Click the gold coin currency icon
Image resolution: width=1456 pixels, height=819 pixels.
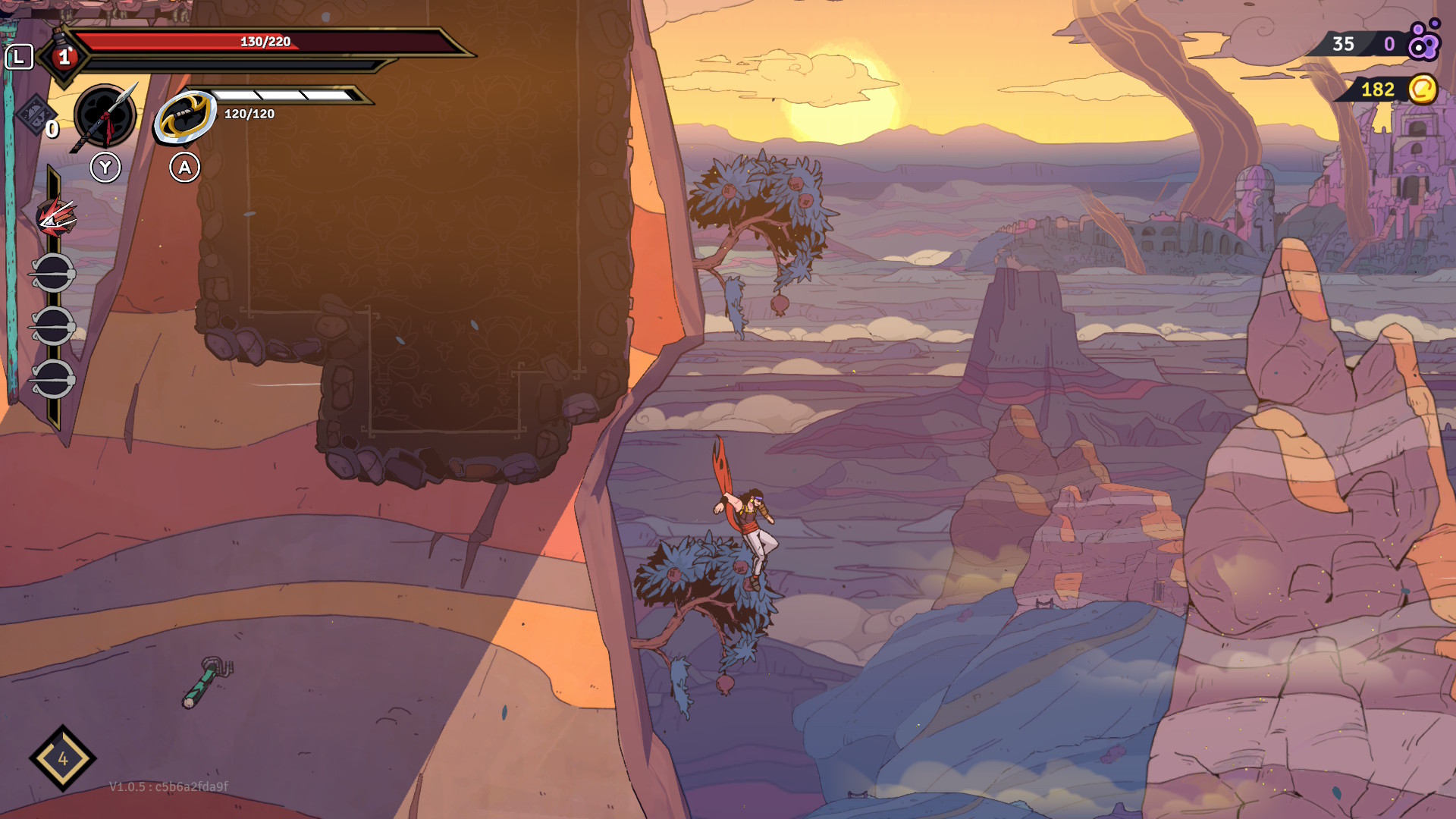(1423, 89)
